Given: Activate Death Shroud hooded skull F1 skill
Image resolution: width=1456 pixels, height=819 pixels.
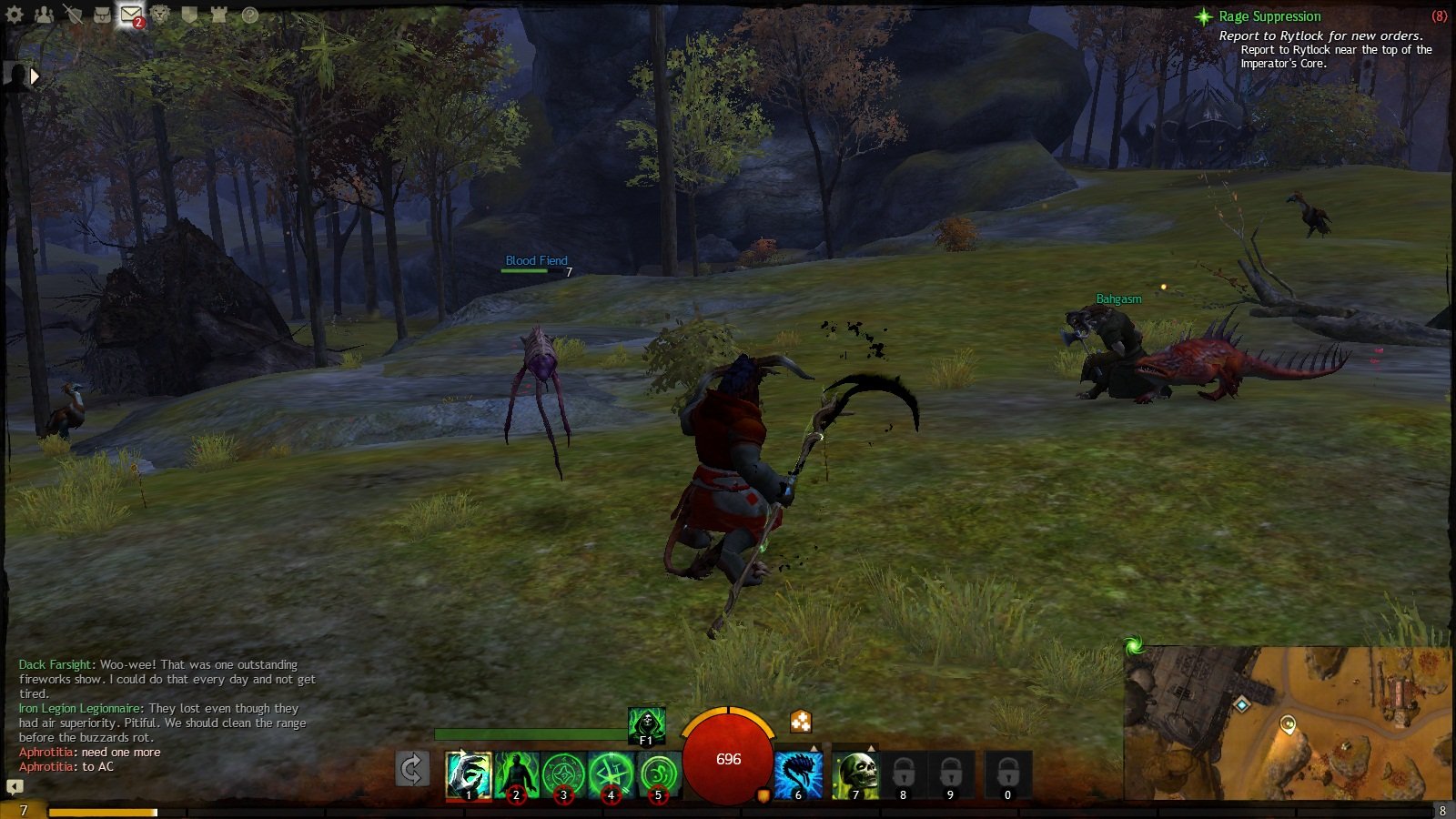Looking at the screenshot, I should [646, 725].
